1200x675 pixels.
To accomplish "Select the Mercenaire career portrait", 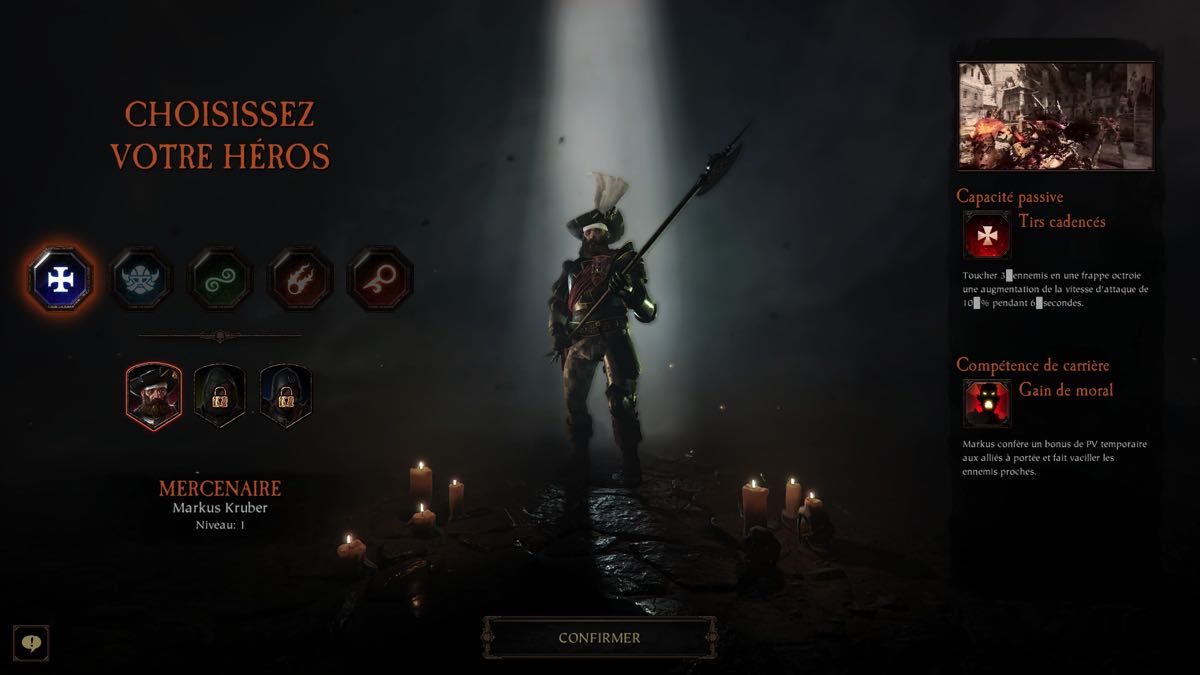I will pyautogui.click(x=153, y=394).
